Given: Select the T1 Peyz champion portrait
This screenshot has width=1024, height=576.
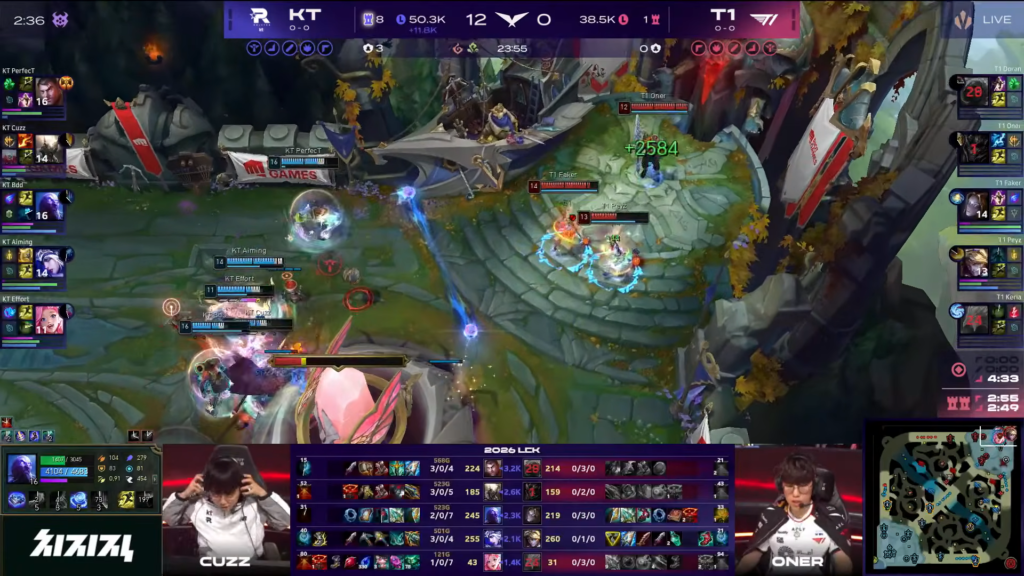Looking at the screenshot, I should pyautogui.click(x=974, y=263).
